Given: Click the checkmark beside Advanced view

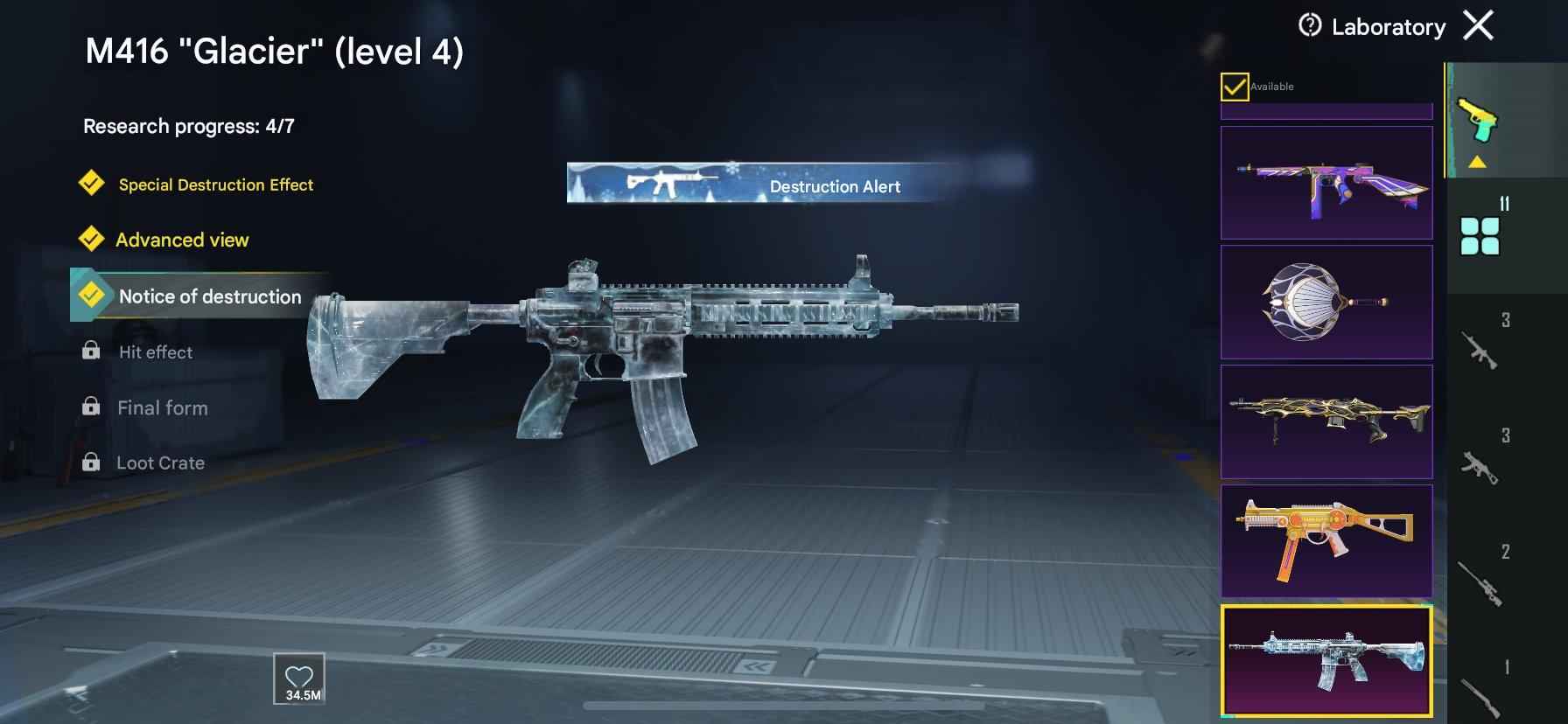Looking at the screenshot, I should tap(90, 239).
